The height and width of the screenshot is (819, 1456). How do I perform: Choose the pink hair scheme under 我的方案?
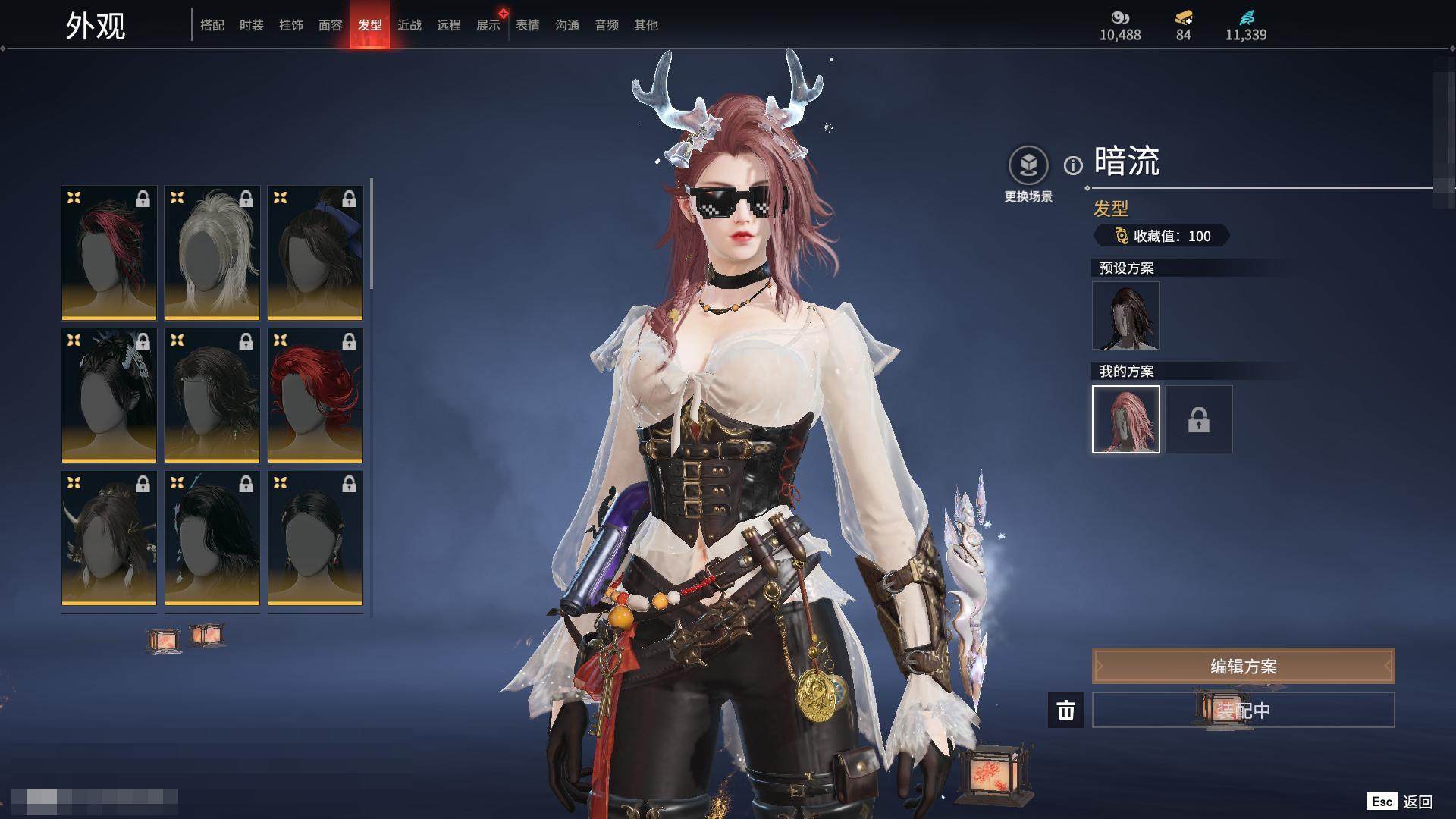coord(1125,419)
